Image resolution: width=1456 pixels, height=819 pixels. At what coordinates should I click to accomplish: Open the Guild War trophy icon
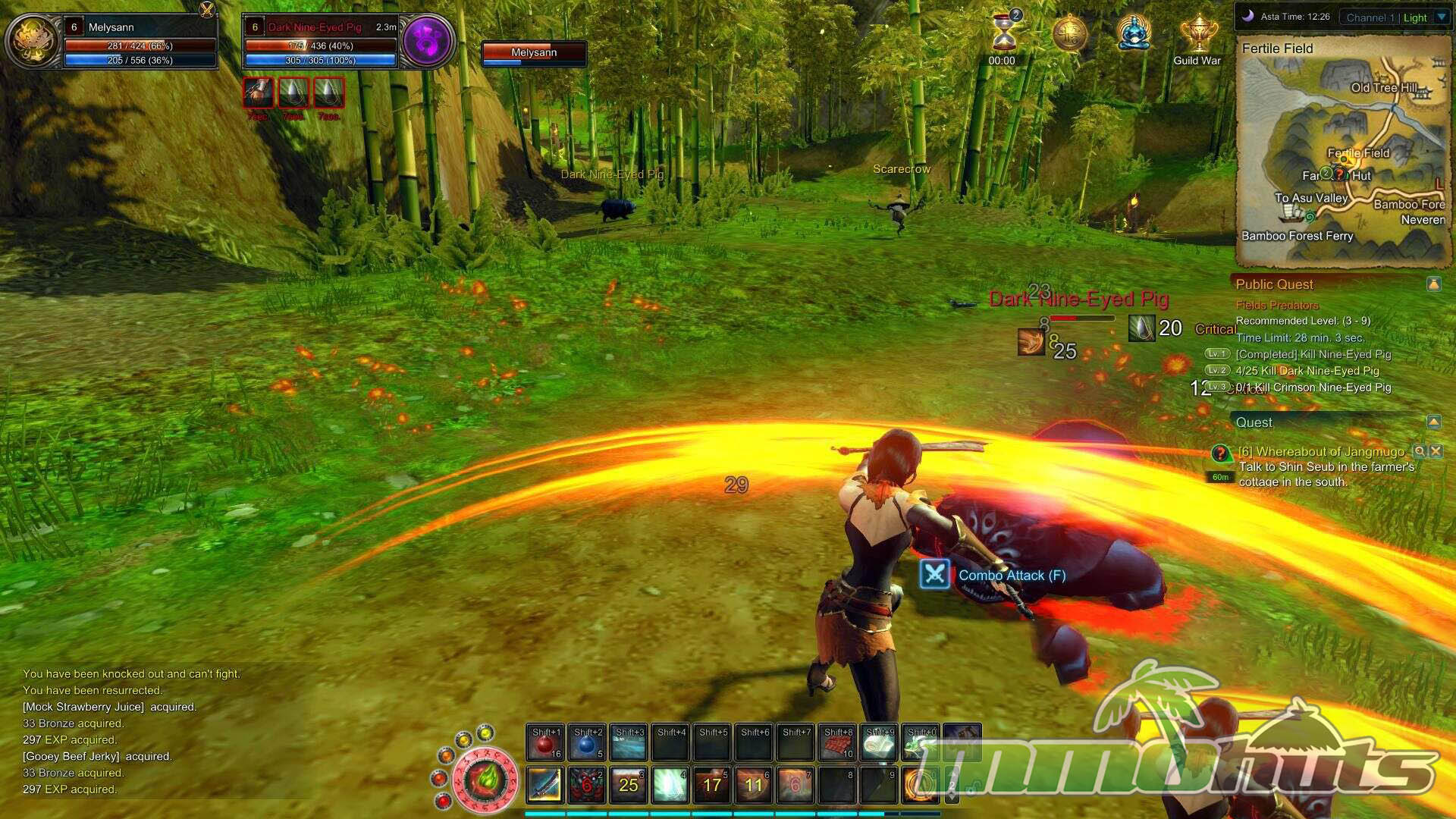coord(1197,36)
